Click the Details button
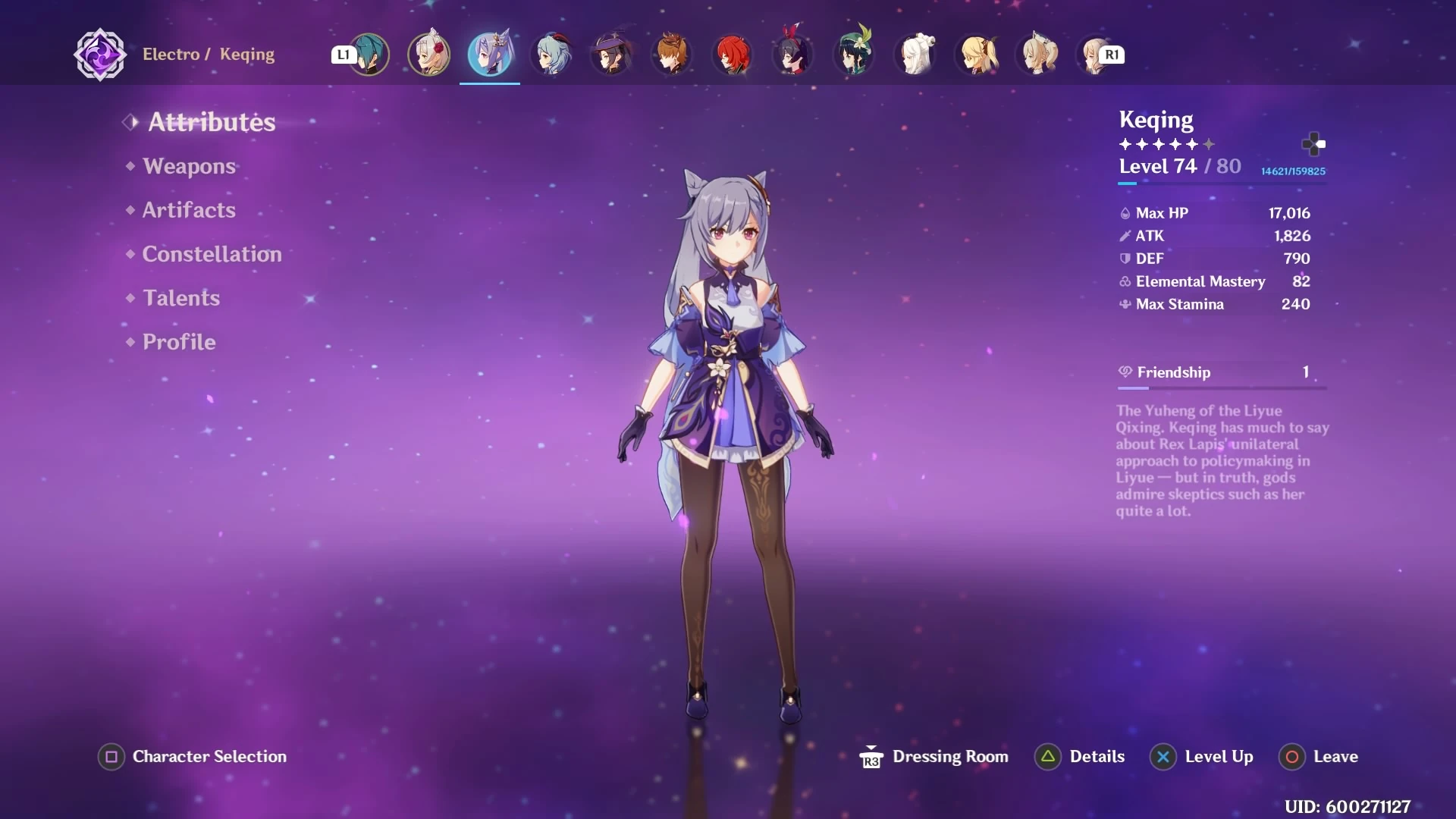The height and width of the screenshot is (819, 1456). click(x=1097, y=756)
